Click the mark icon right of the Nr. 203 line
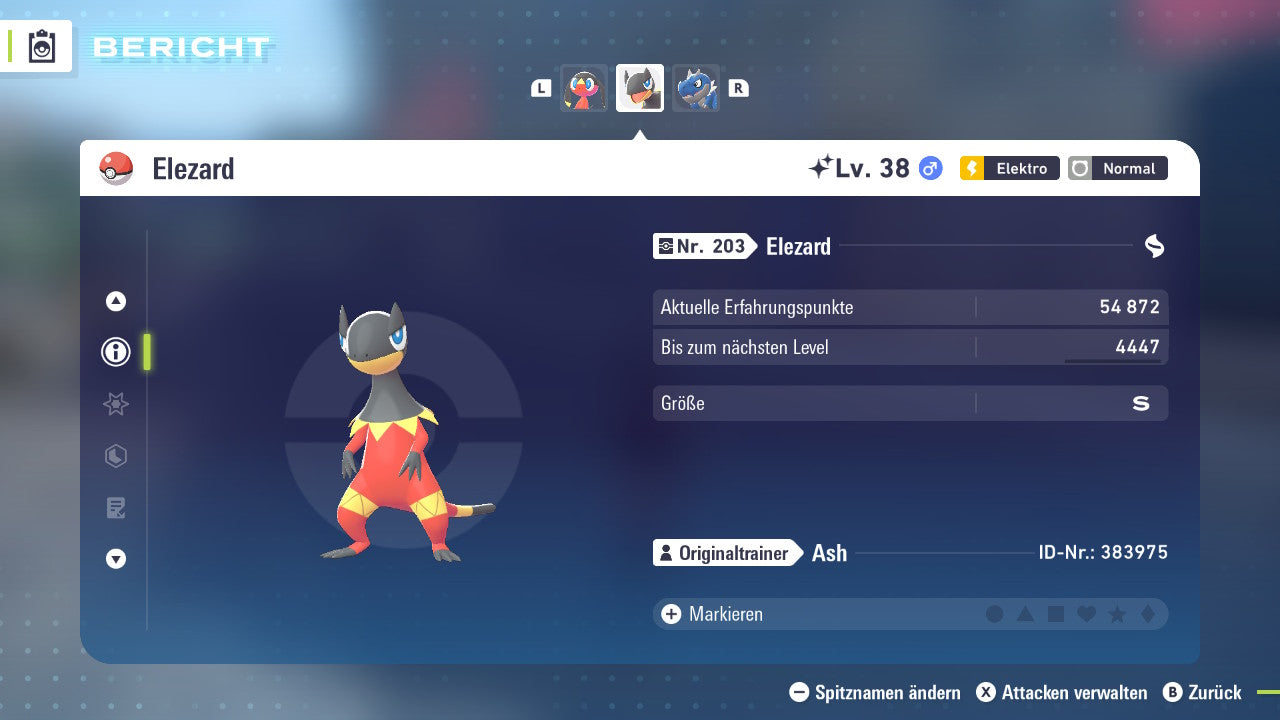This screenshot has height=720, width=1280. [1152, 244]
